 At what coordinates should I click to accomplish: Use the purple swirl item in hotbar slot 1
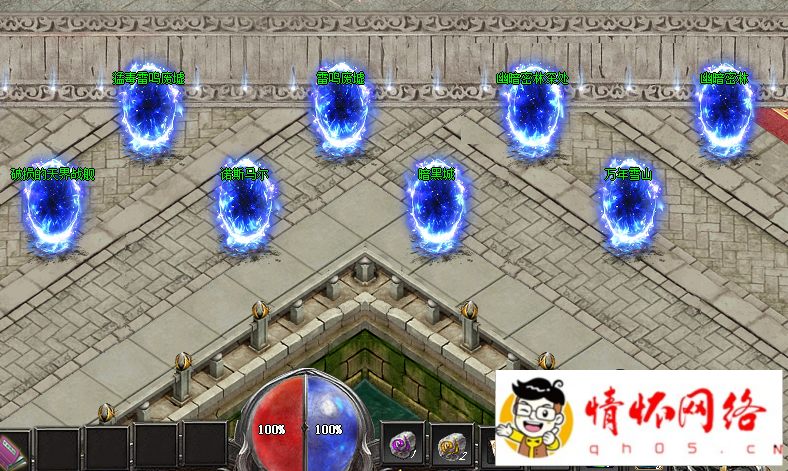[x=405, y=444]
